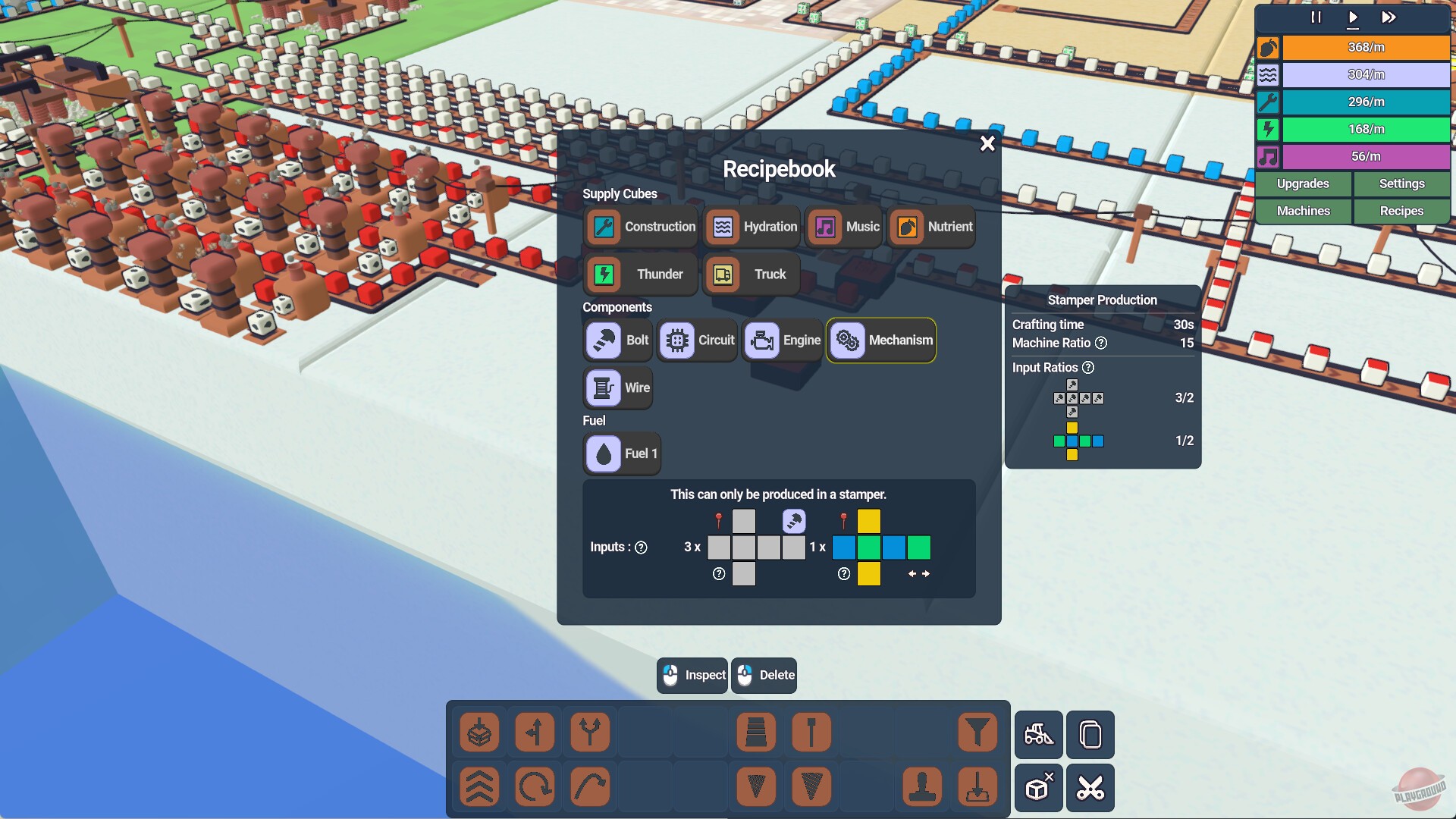Click the Machine Ratio help icon
This screenshot has width=1456, height=819.
coord(1101,343)
